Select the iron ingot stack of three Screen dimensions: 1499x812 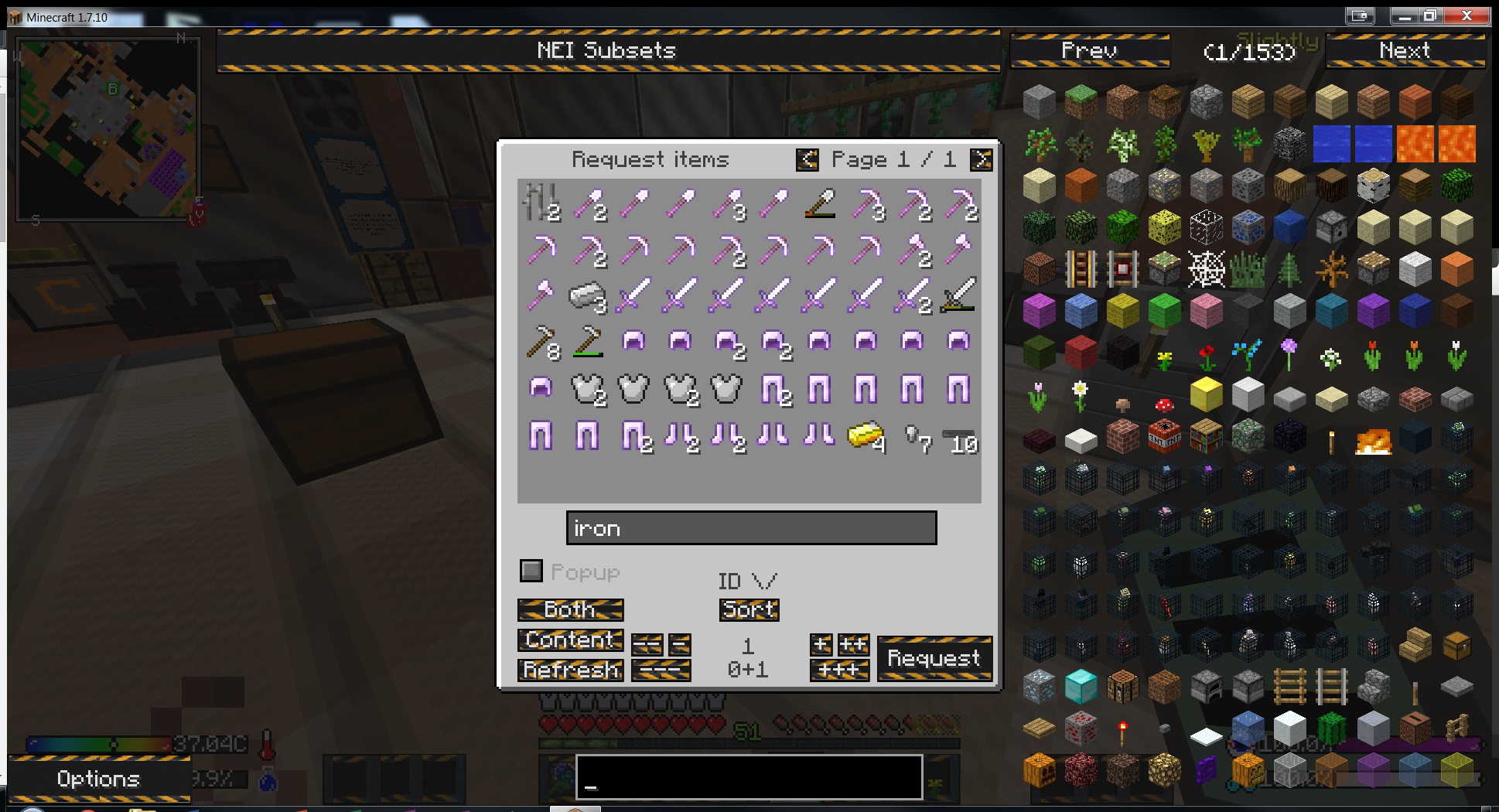[588, 296]
